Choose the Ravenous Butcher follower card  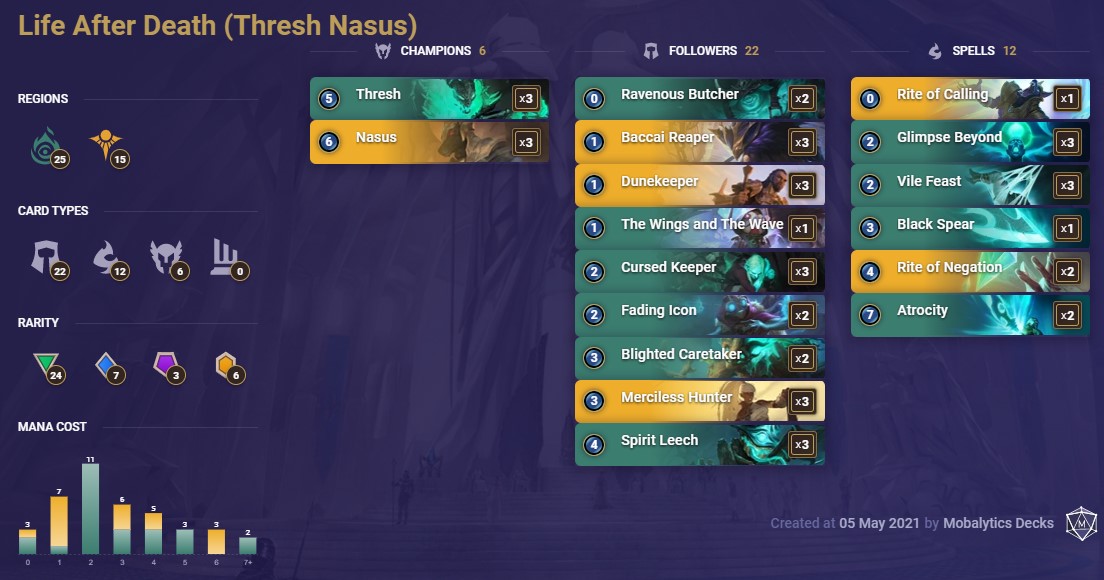[x=699, y=98]
